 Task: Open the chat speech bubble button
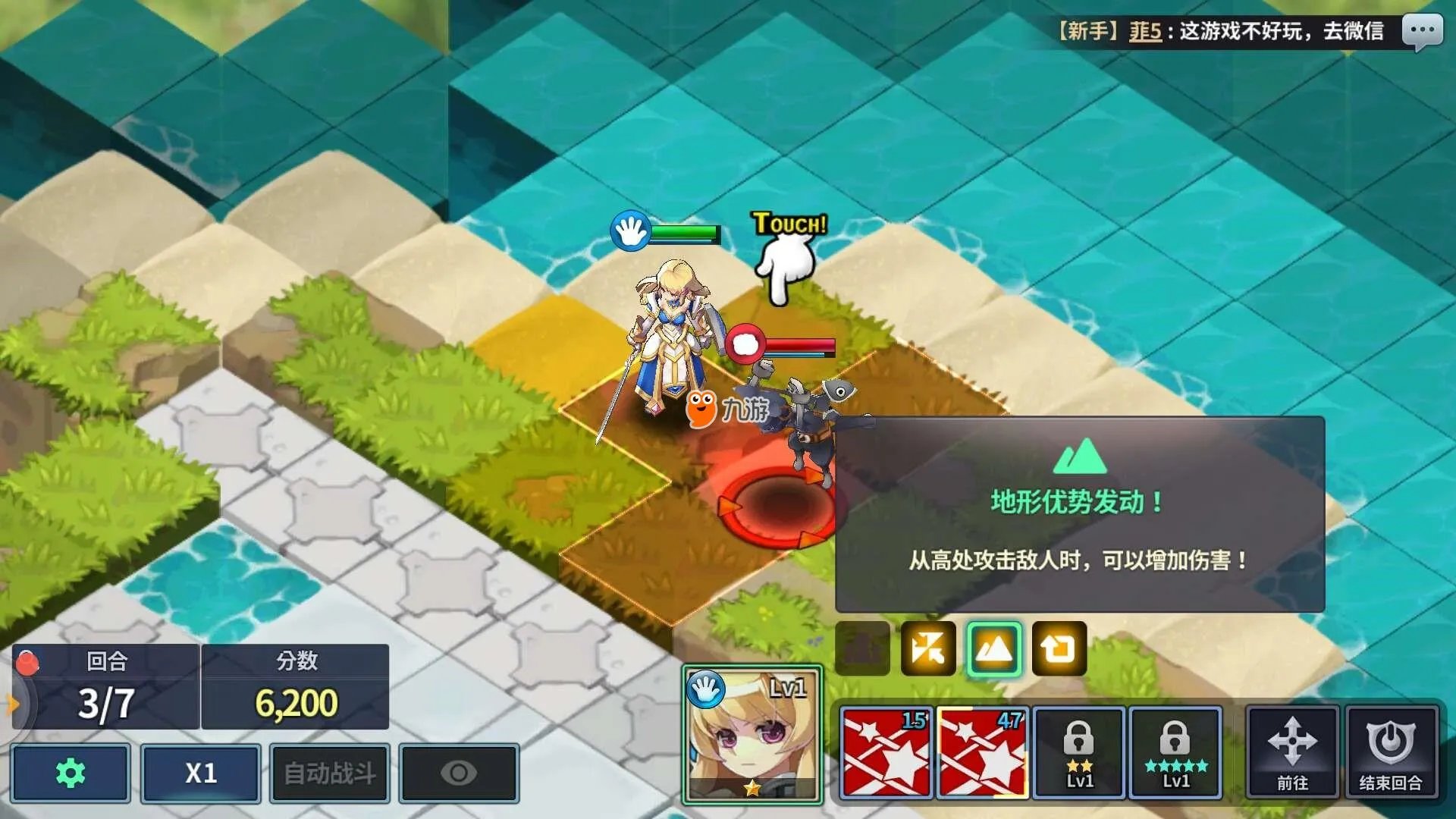pyautogui.click(x=1421, y=32)
